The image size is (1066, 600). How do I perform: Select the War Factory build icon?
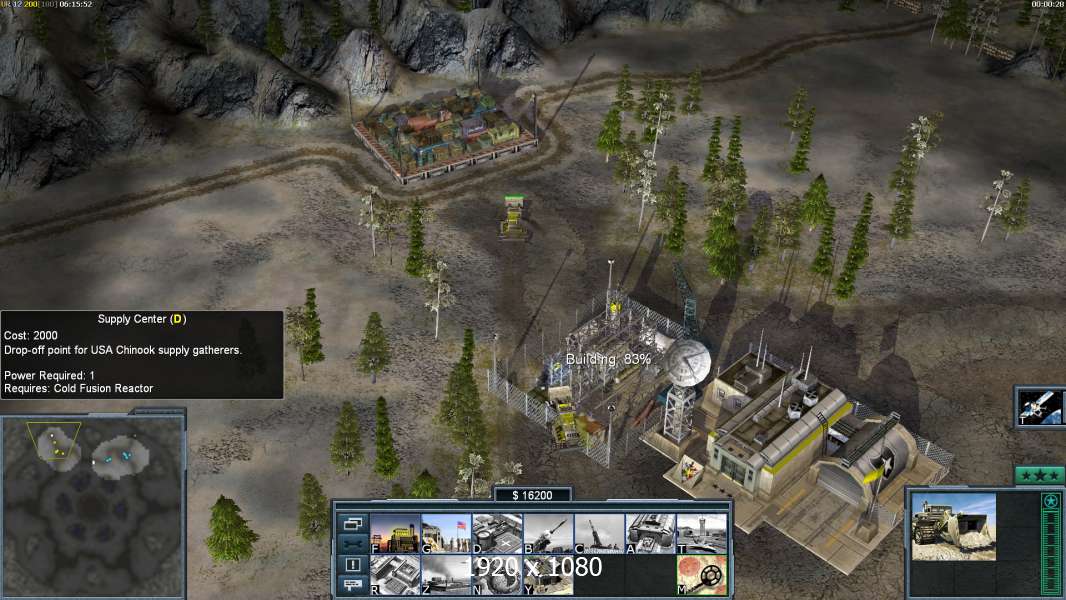pos(650,533)
